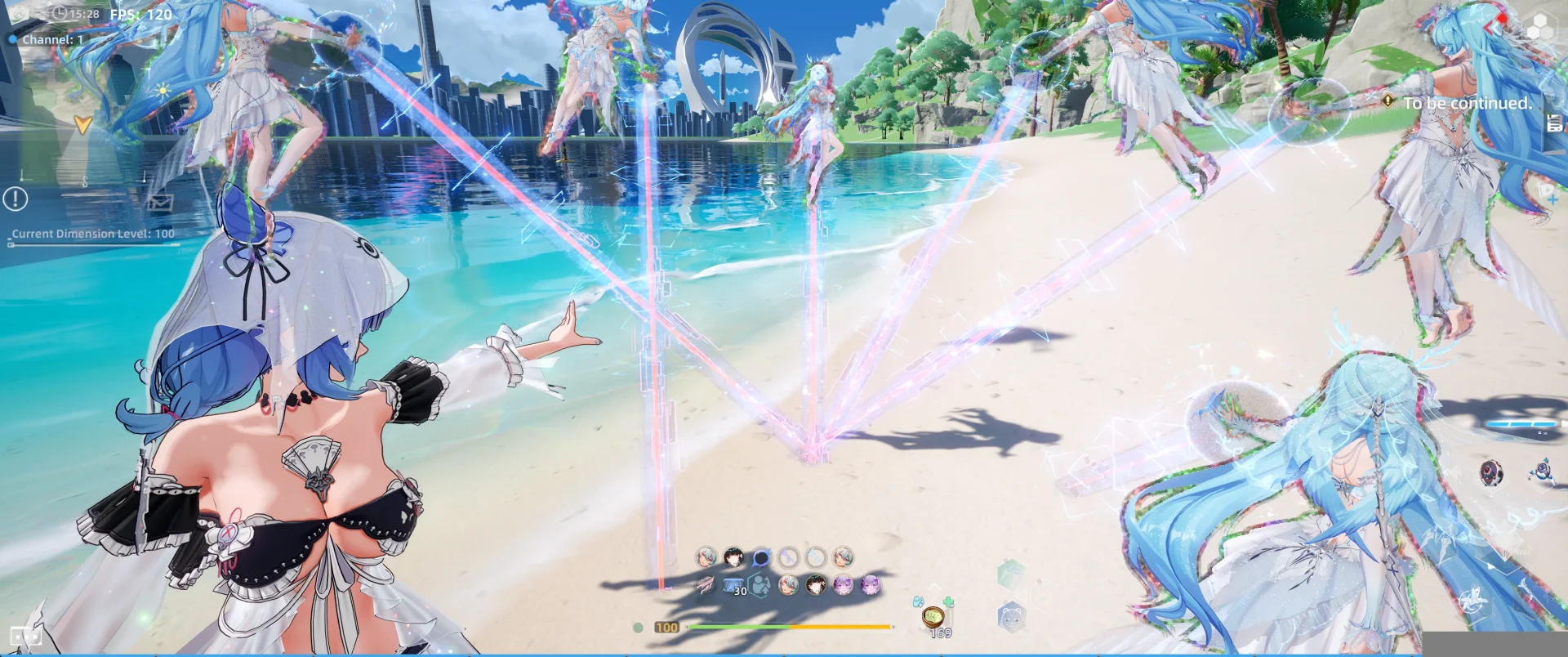Select the small white robot gadget icon
Screen dimensions: 1568x657
pyautogui.click(x=1542, y=471)
